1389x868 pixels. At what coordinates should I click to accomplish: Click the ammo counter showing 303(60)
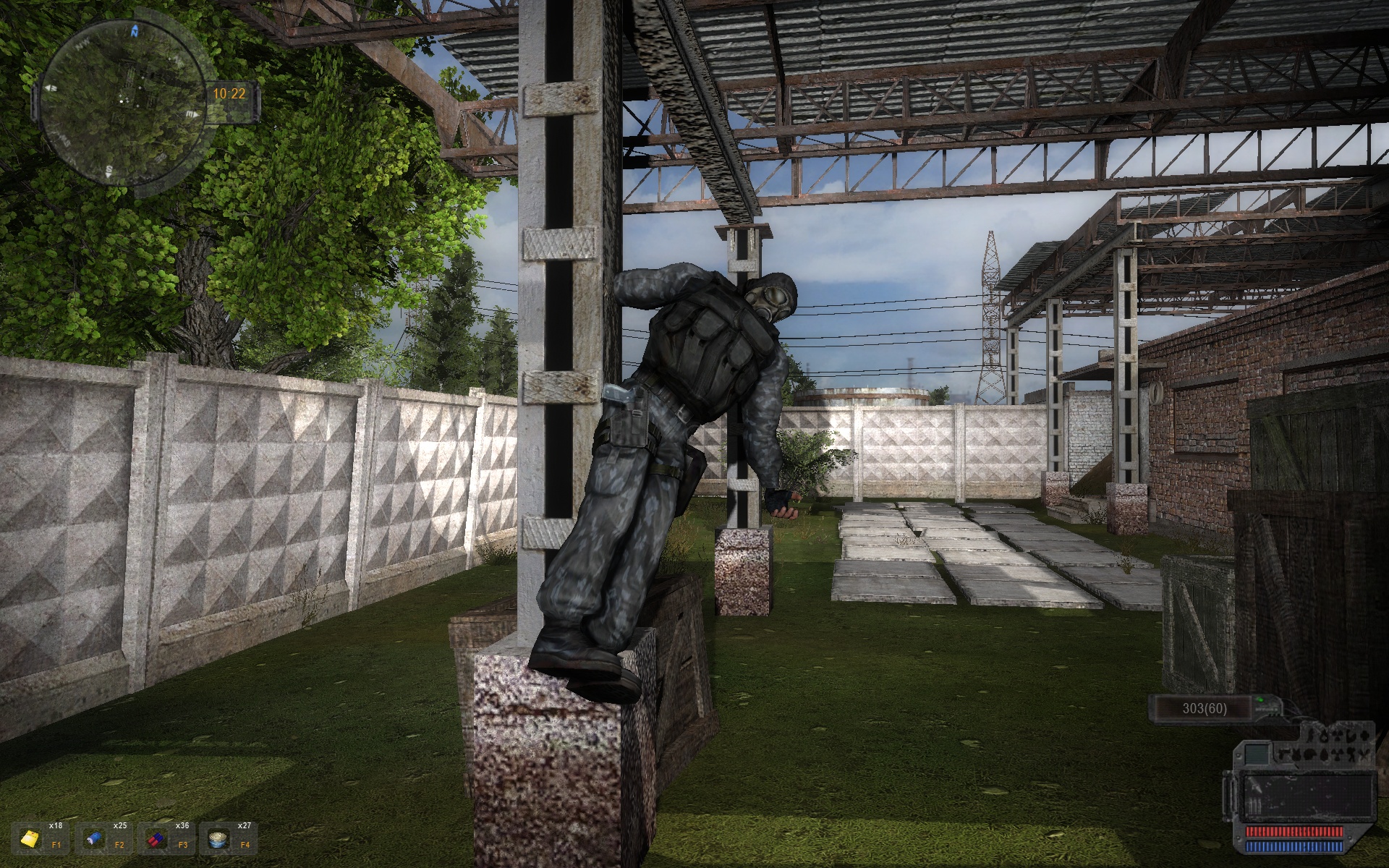pyautogui.click(x=1203, y=709)
